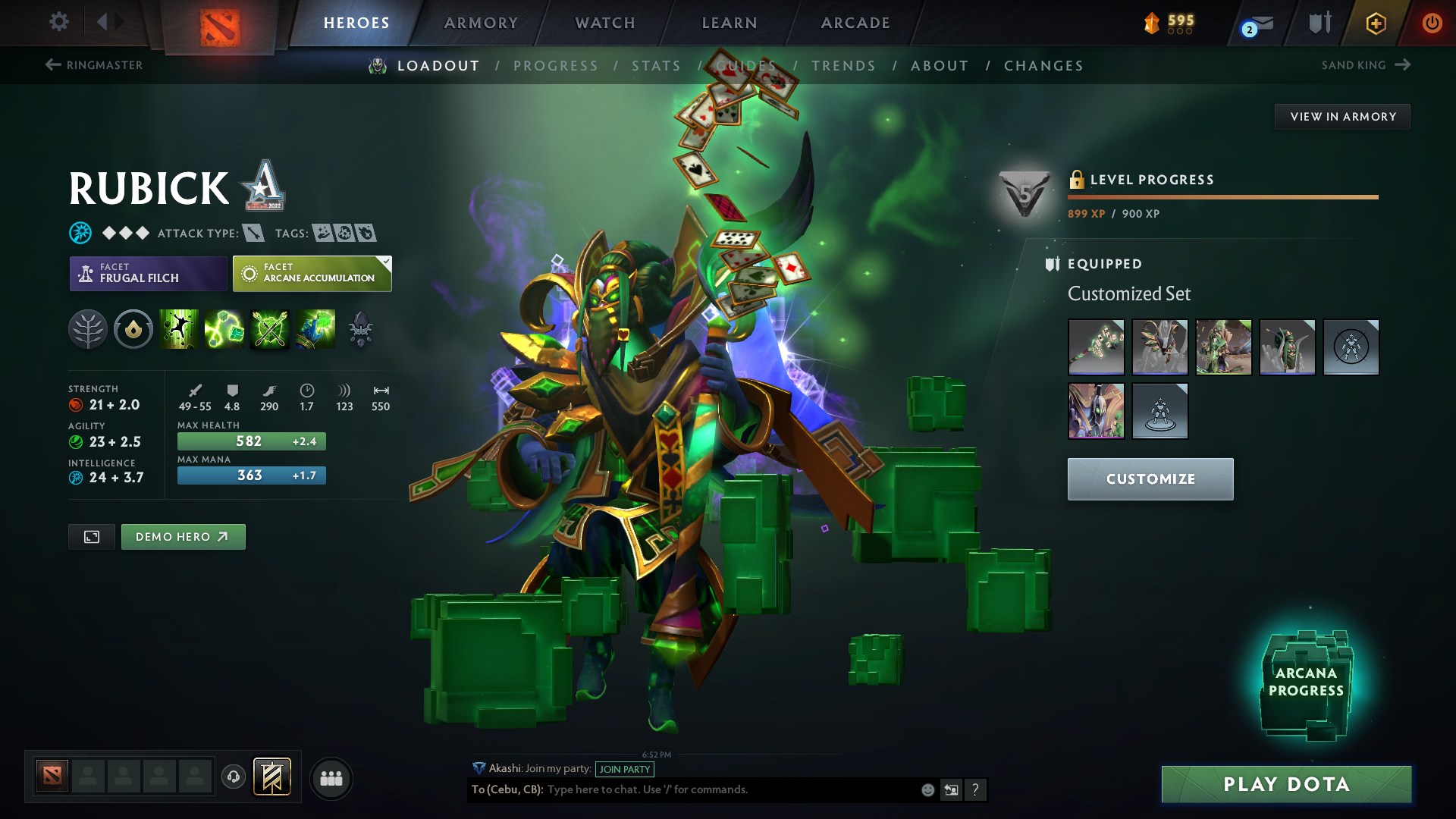1456x819 pixels.
Task: Click JOIN PARTY in Akashi's message
Action: click(x=625, y=769)
